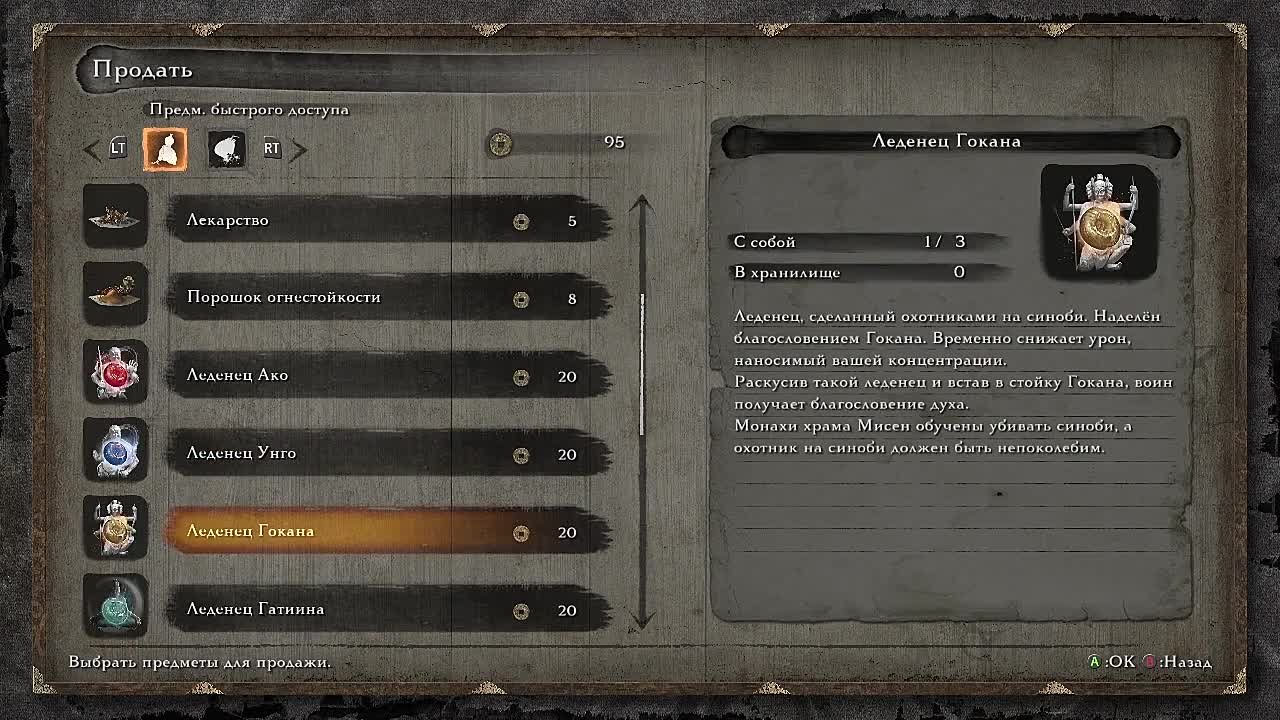Click the coin icon on the Лекарство row
Screen dimensions: 1280x720
point(520,221)
